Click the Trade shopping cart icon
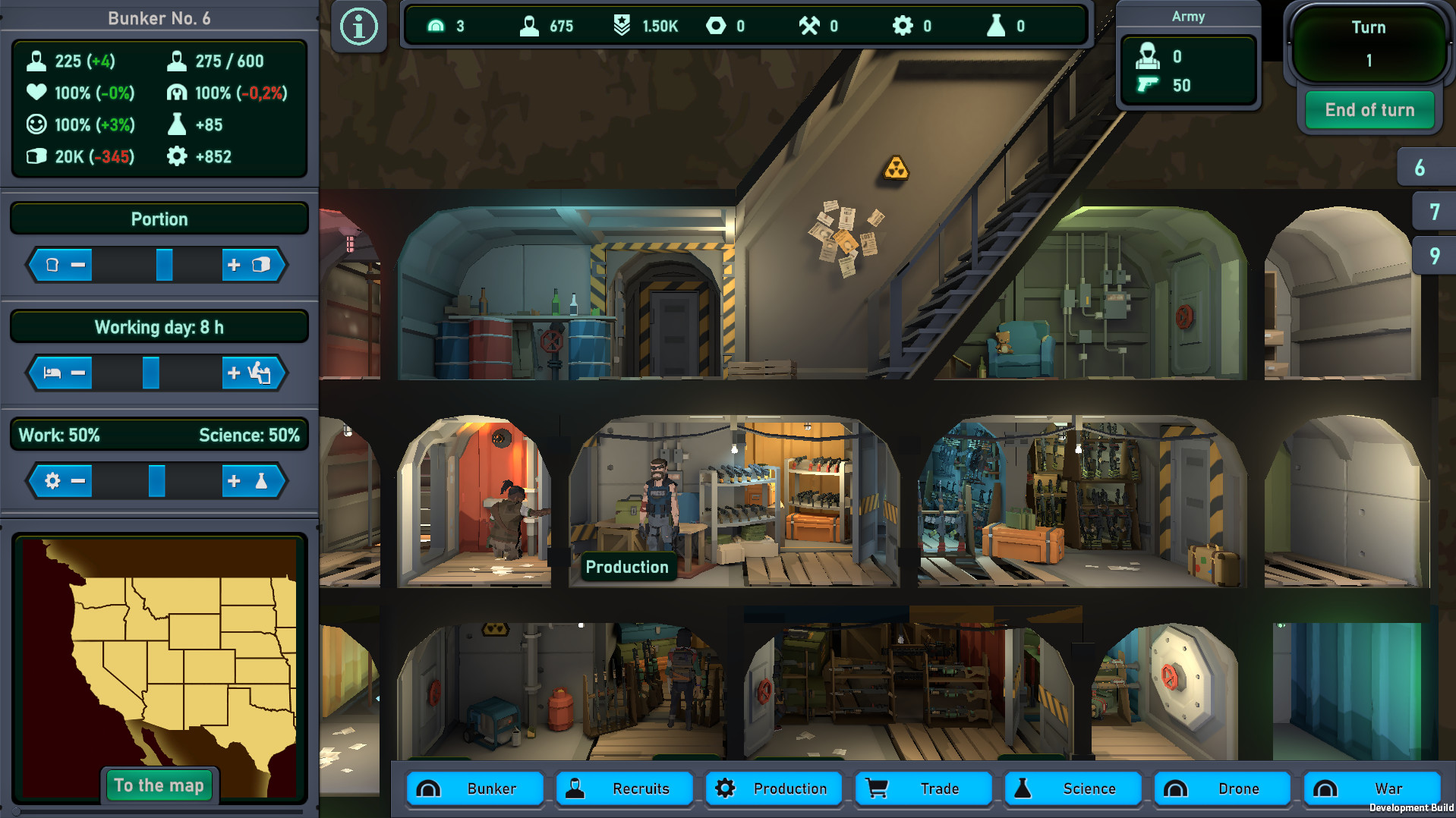1456x818 pixels. (879, 788)
